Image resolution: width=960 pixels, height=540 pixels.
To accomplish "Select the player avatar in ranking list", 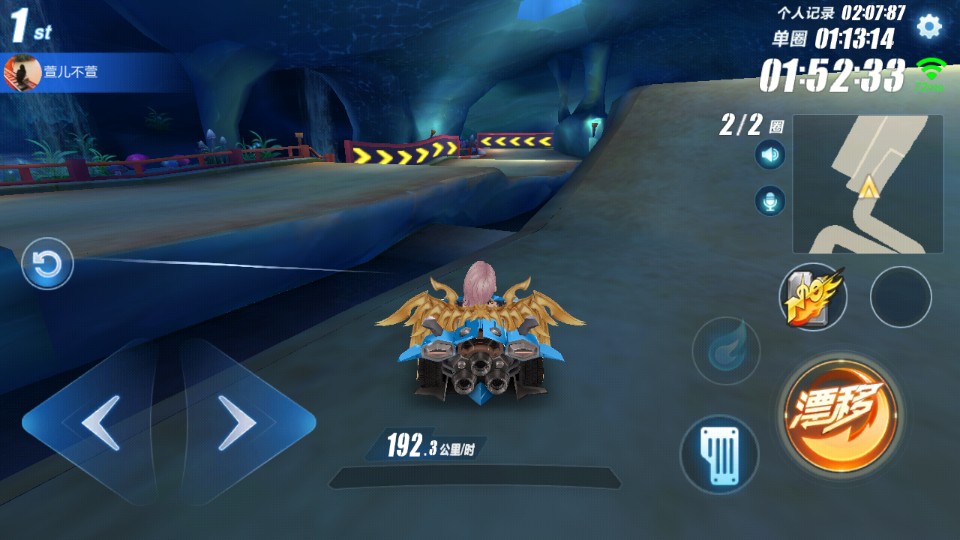I will coord(21,73).
